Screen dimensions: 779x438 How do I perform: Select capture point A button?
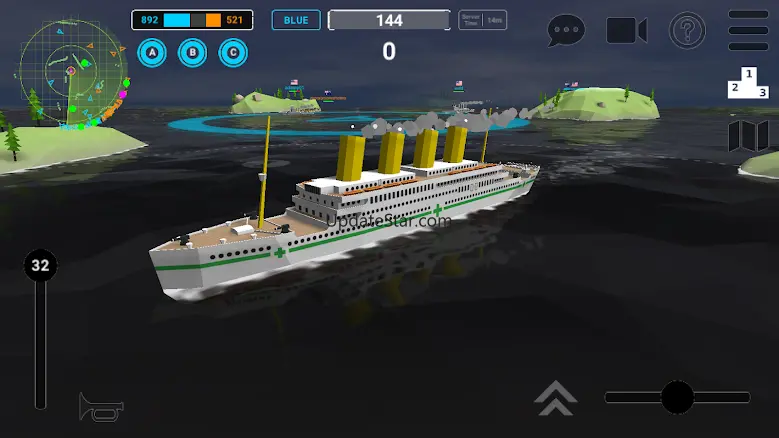[x=152, y=52]
